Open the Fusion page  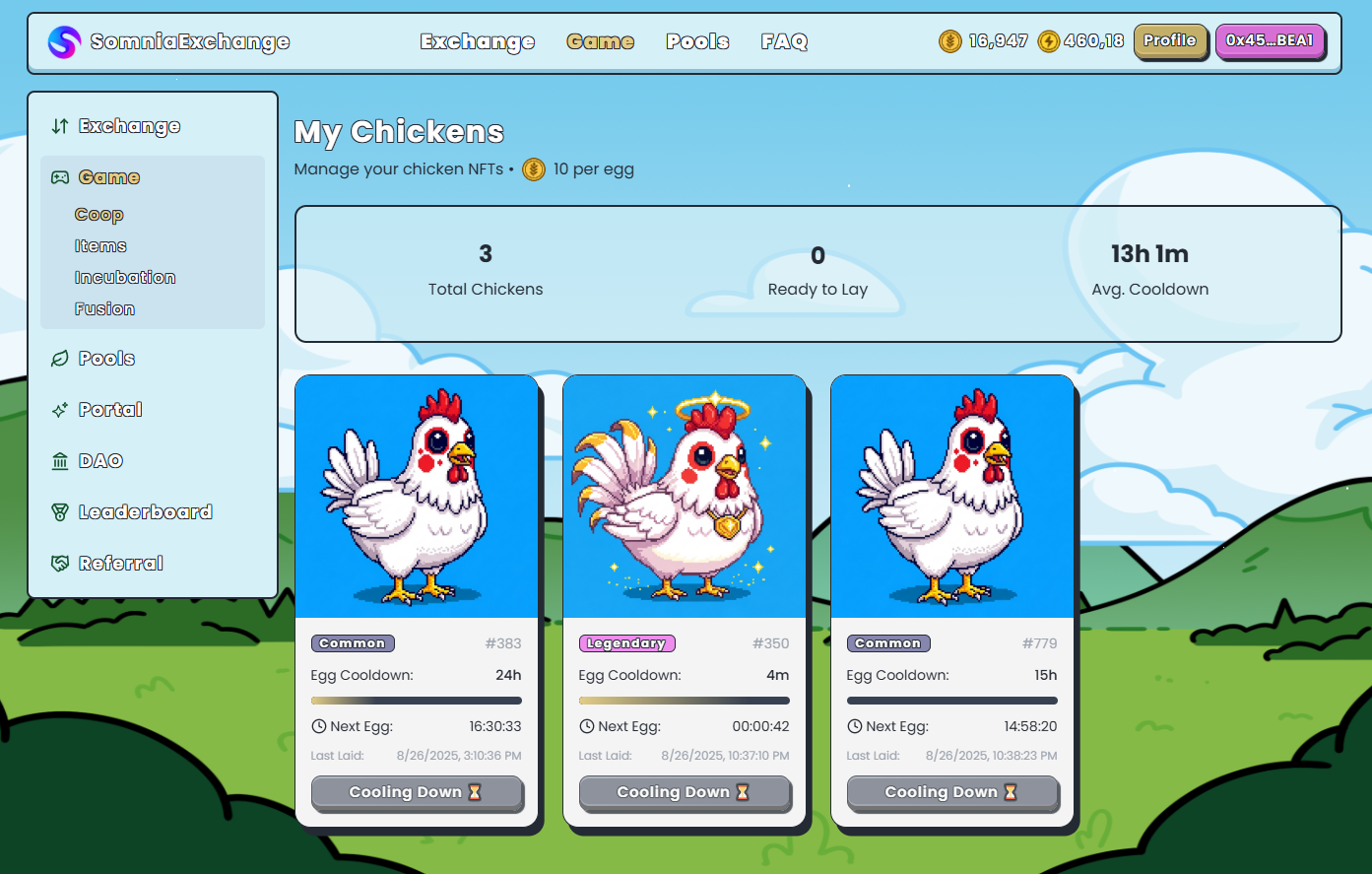pyautogui.click(x=104, y=309)
